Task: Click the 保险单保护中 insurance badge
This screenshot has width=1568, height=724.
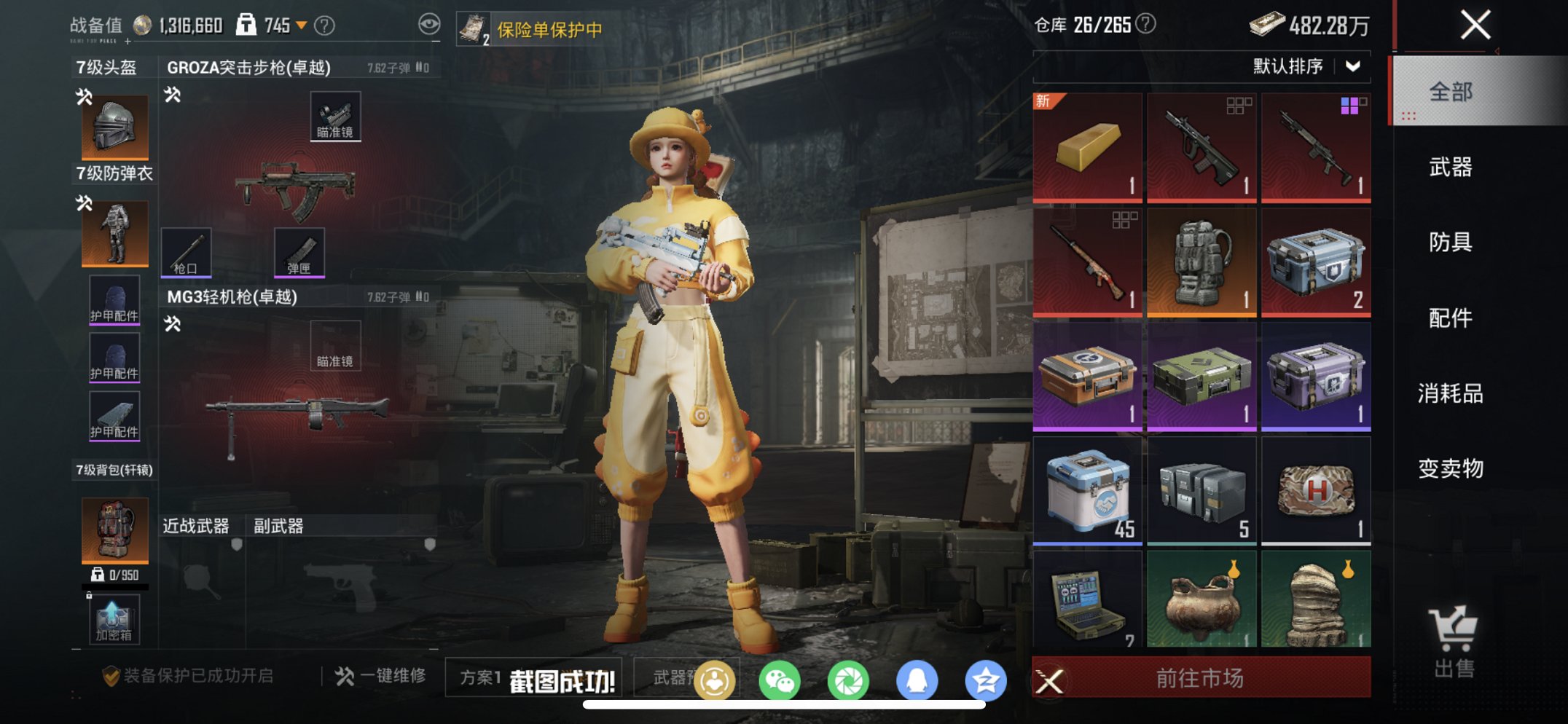Action: 532,30
